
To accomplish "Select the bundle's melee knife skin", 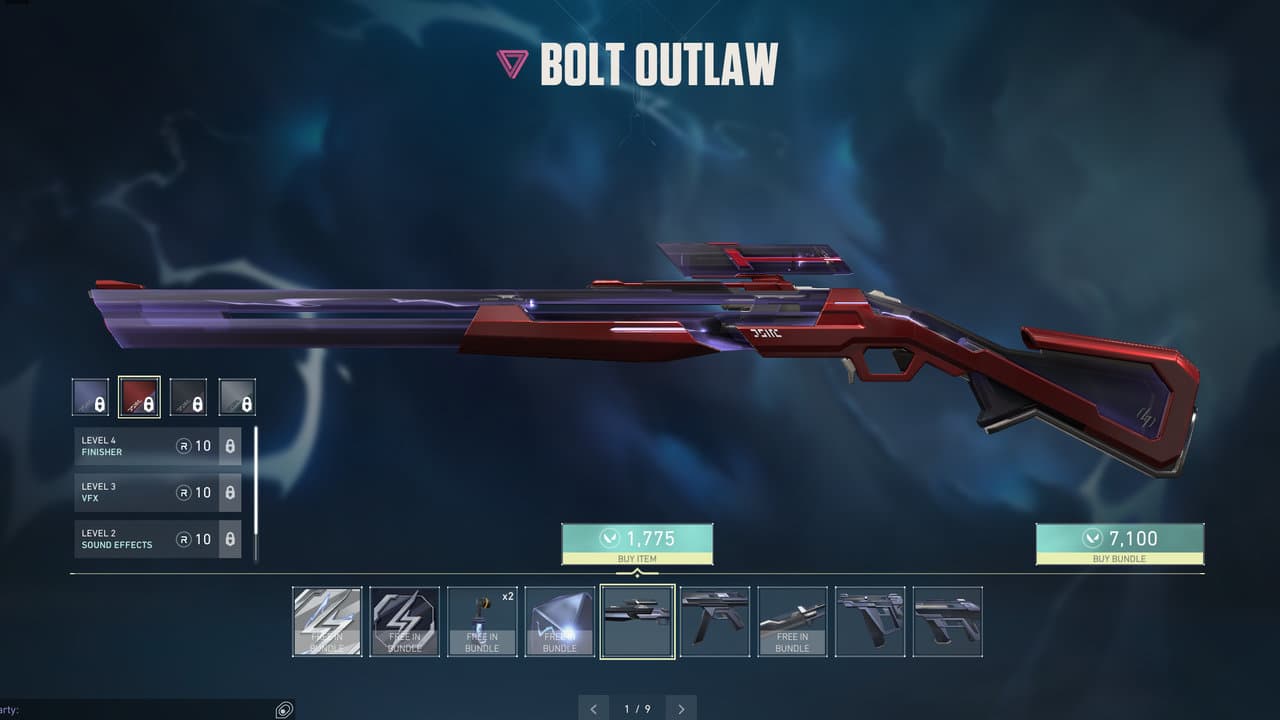I will click(792, 620).
